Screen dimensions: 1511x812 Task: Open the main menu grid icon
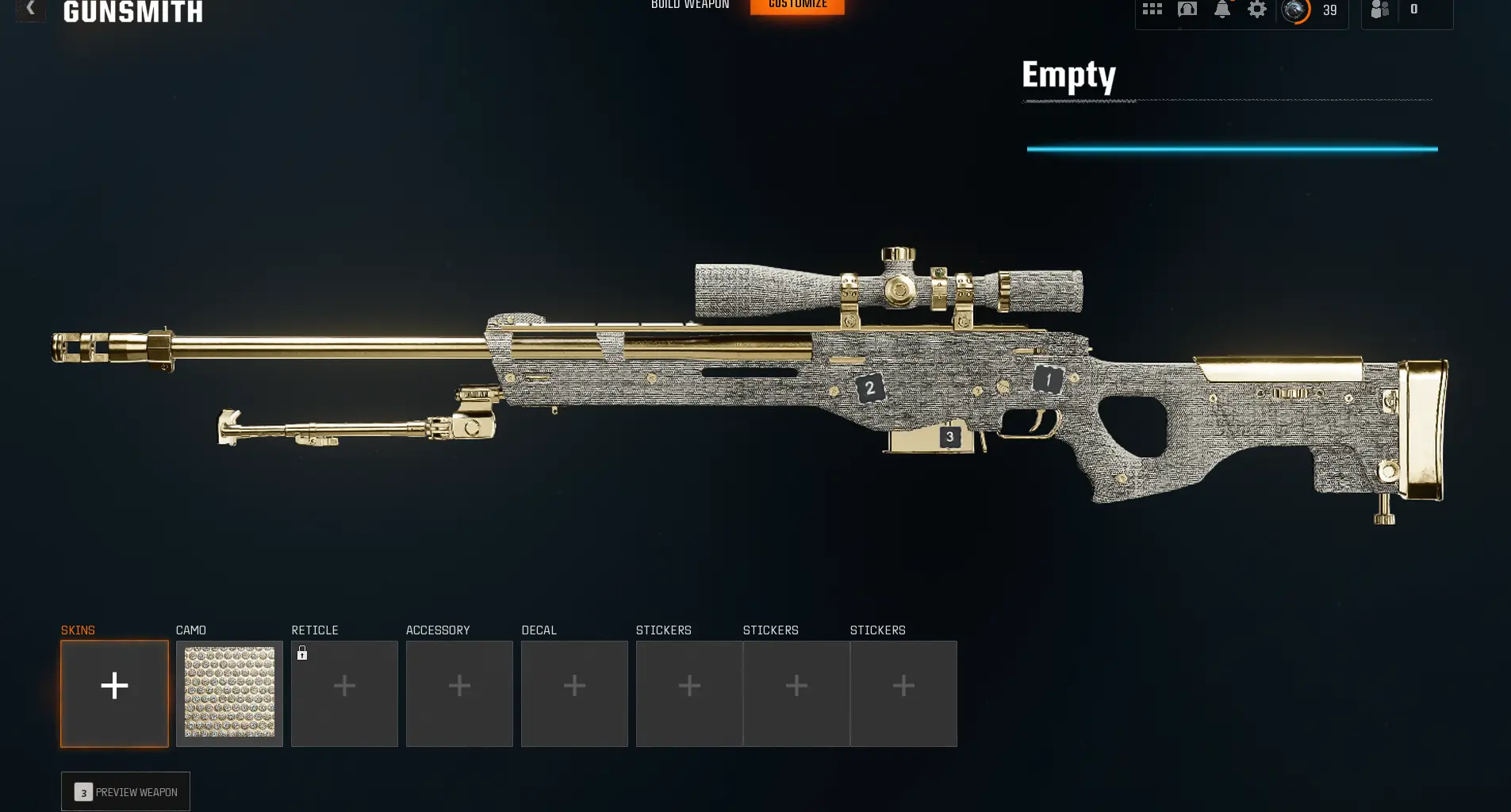1152,10
